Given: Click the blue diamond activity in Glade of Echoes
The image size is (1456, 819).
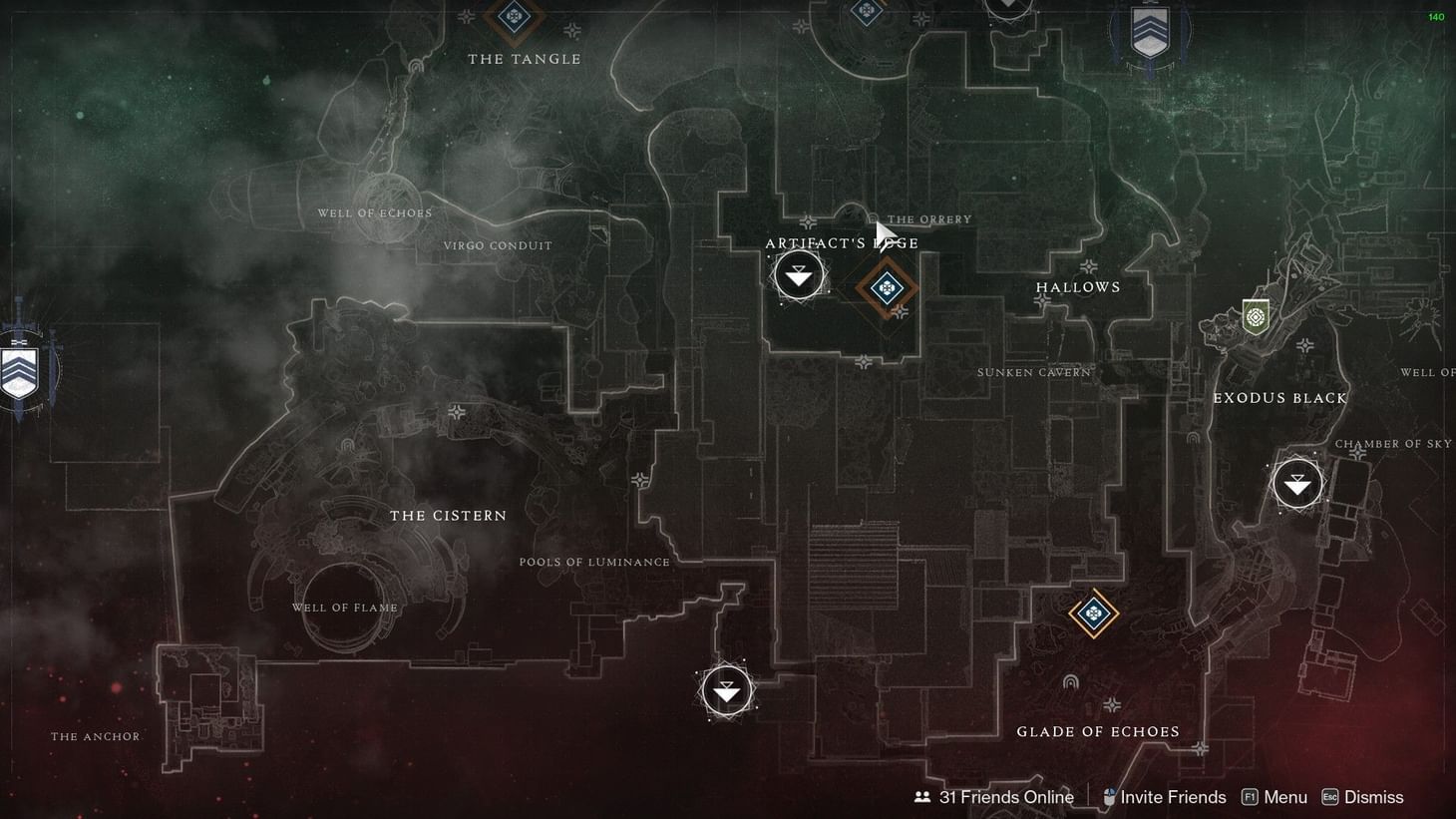Looking at the screenshot, I should 1092,614.
